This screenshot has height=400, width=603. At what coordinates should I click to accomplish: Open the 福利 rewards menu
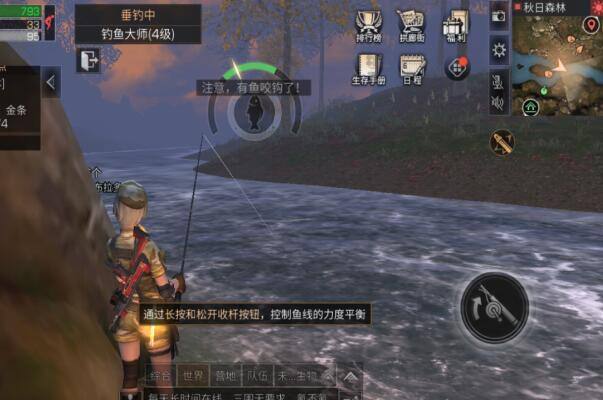[456, 25]
